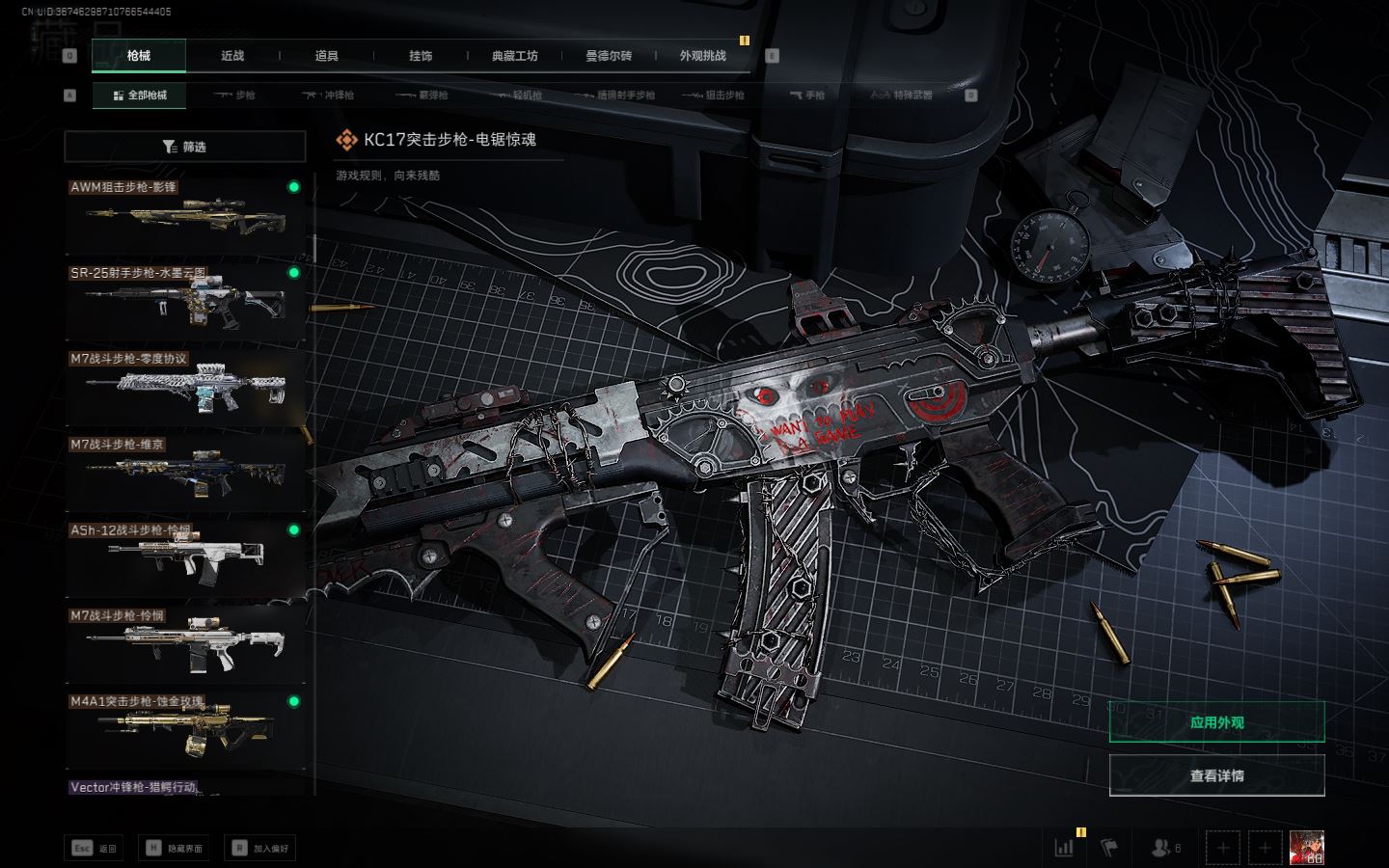Screen dimensions: 1389x868
Task: Filter by 冲锋枪 submachine guns
Action: pos(329,95)
